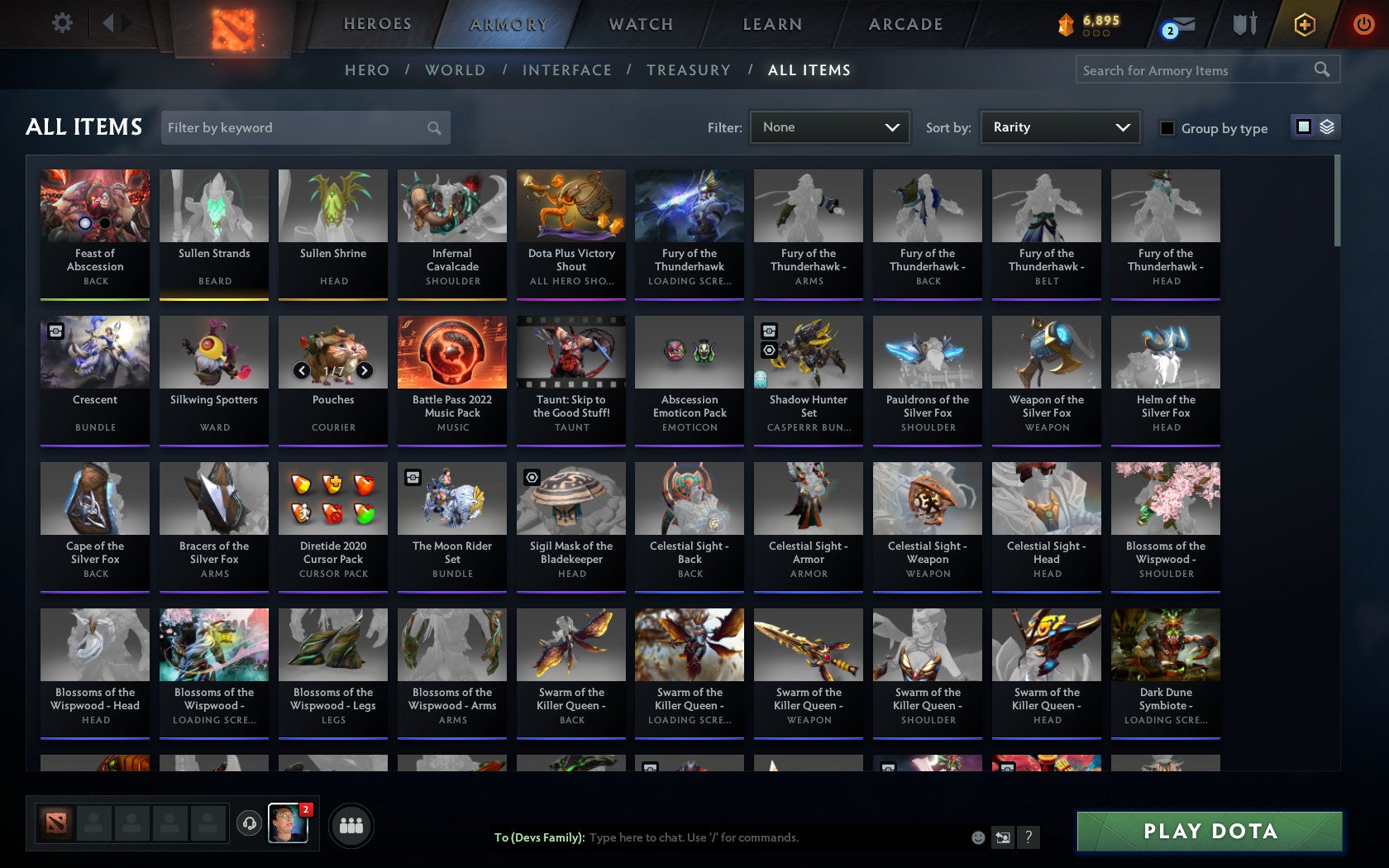The width and height of the screenshot is (1389, 868).
Task: Advance Pouches preview with right arrow
Action: click(x=366, y=370)
